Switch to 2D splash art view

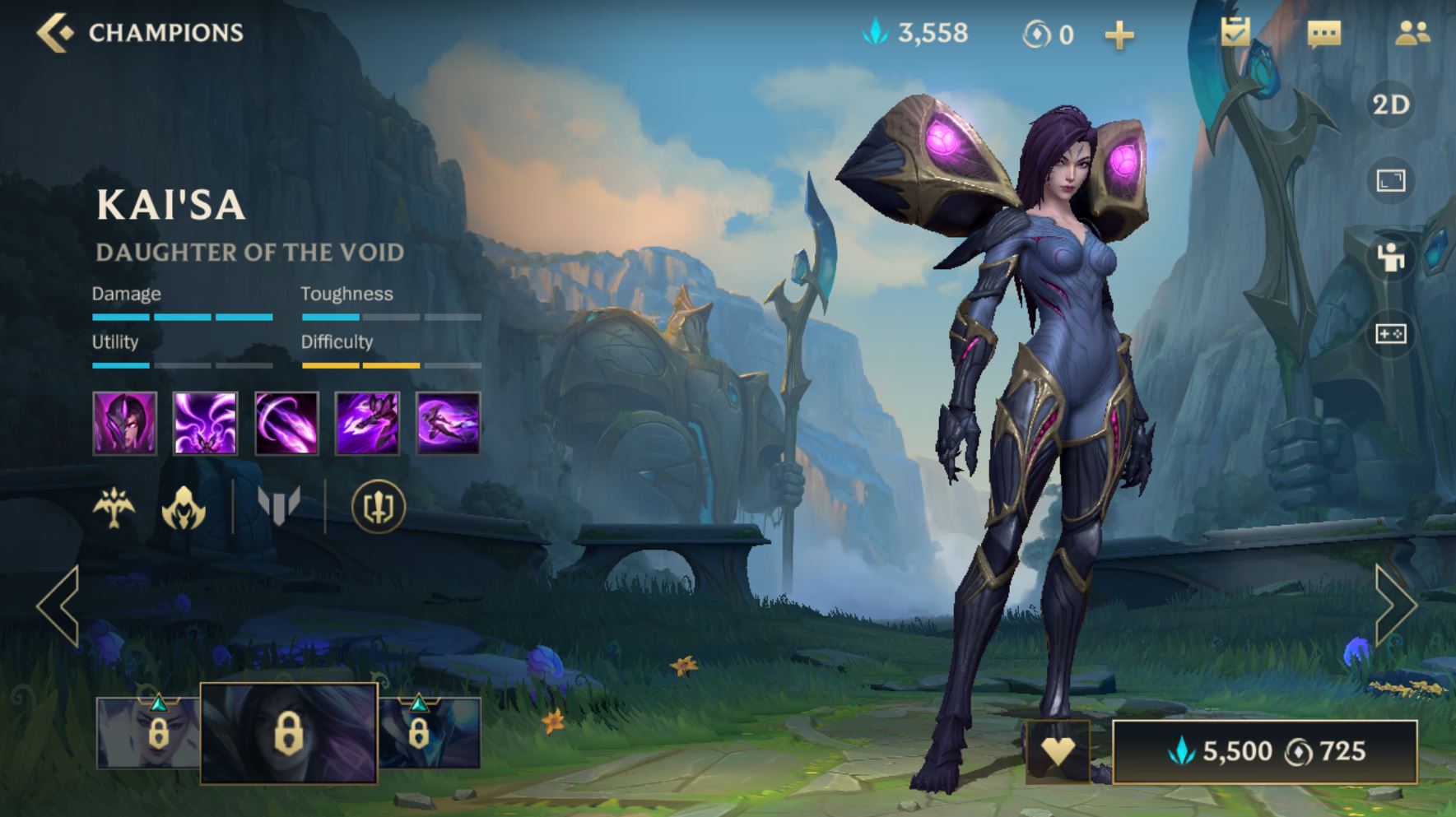(1390, 105)
